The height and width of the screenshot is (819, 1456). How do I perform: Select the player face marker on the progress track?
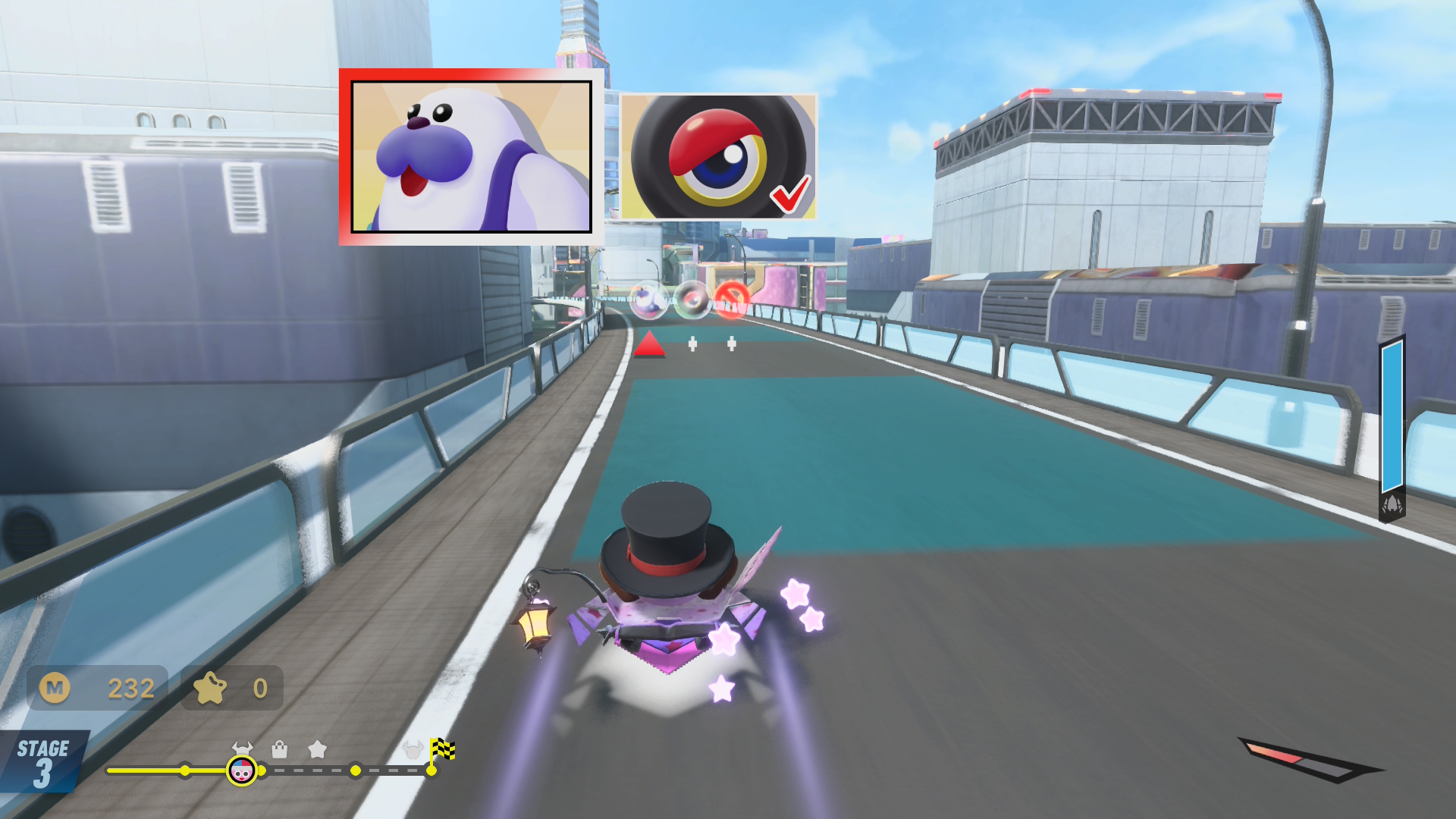241,771
